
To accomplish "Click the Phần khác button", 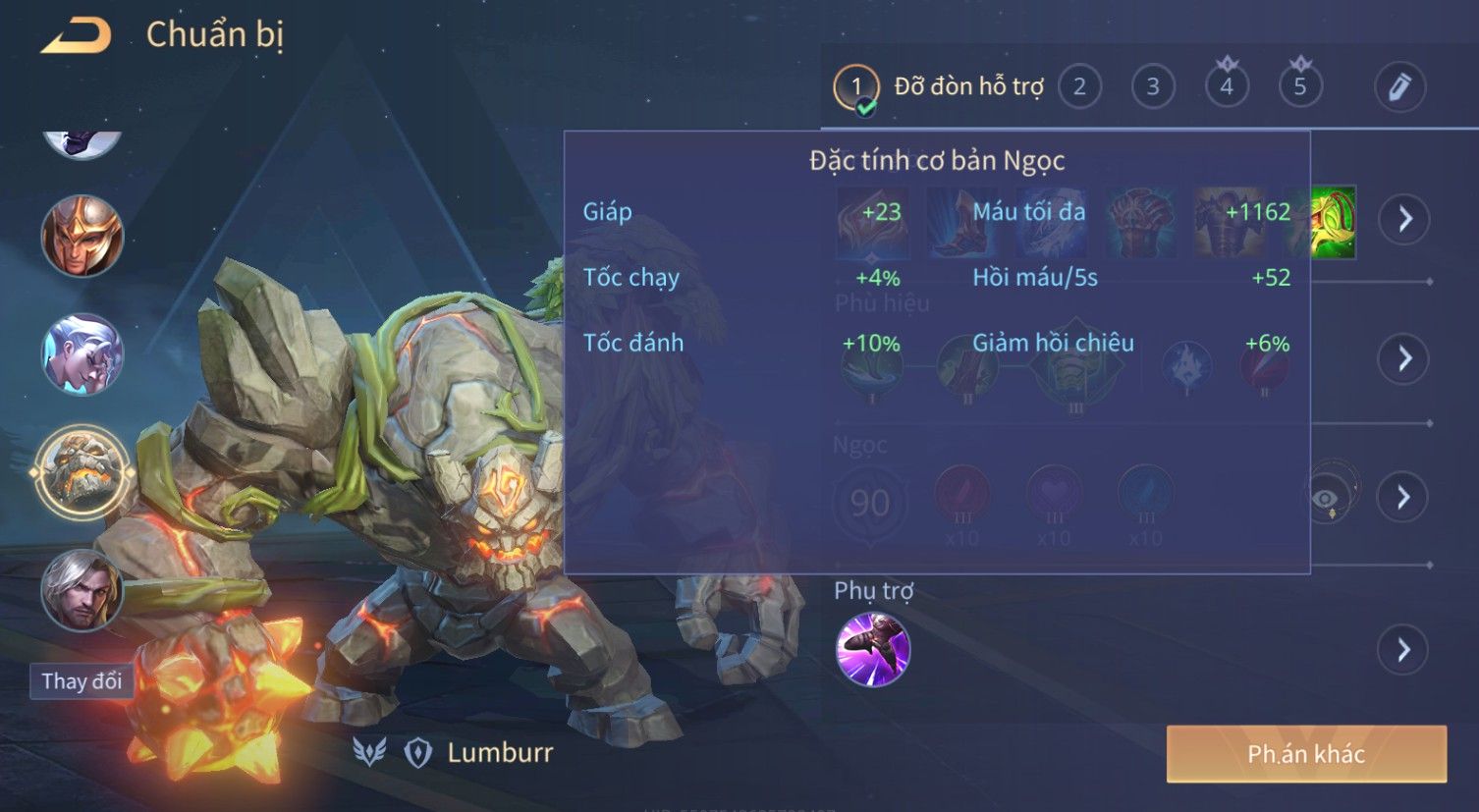I will pos(1306,754).
